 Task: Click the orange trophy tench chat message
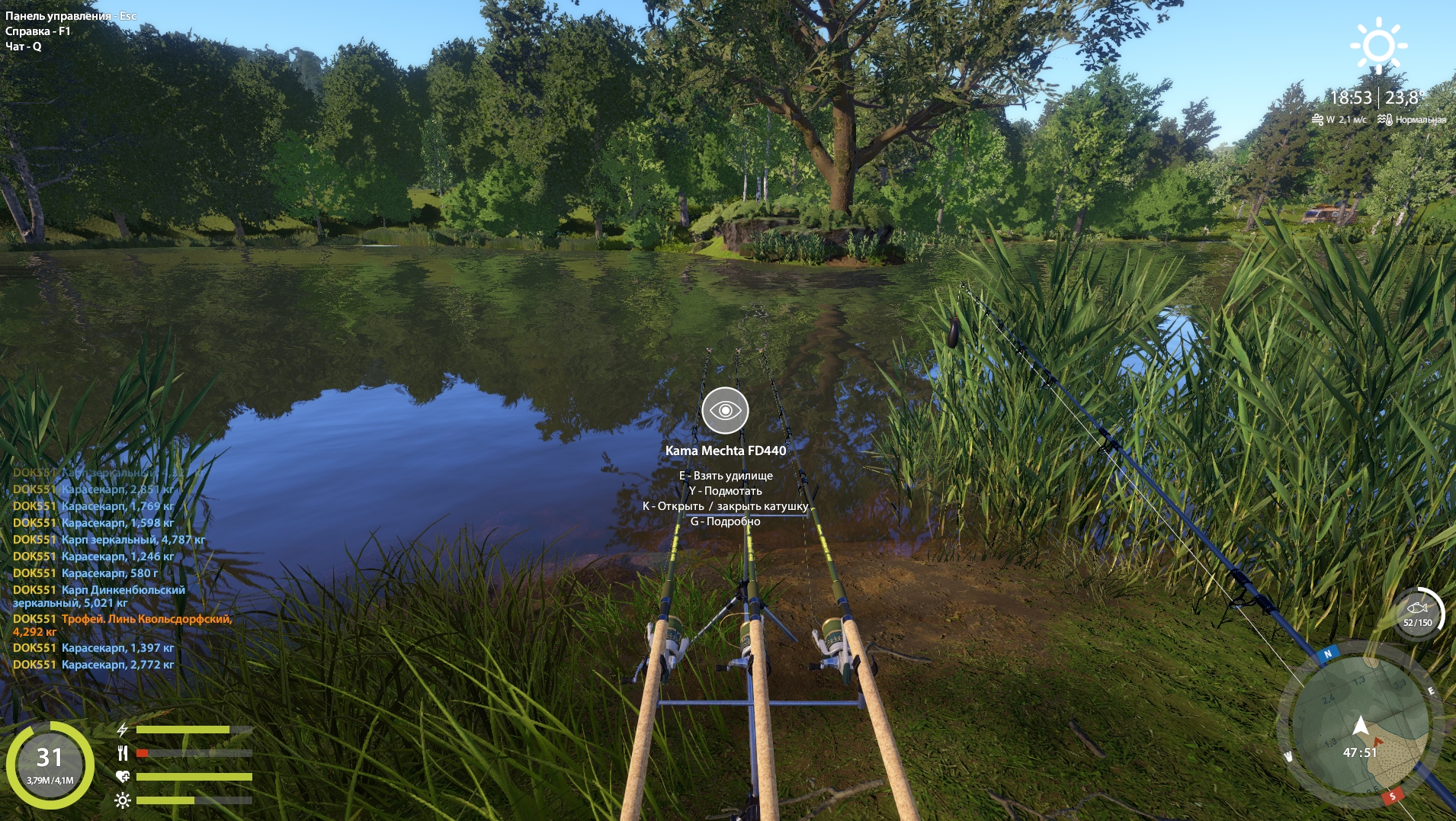click(122, 625)
